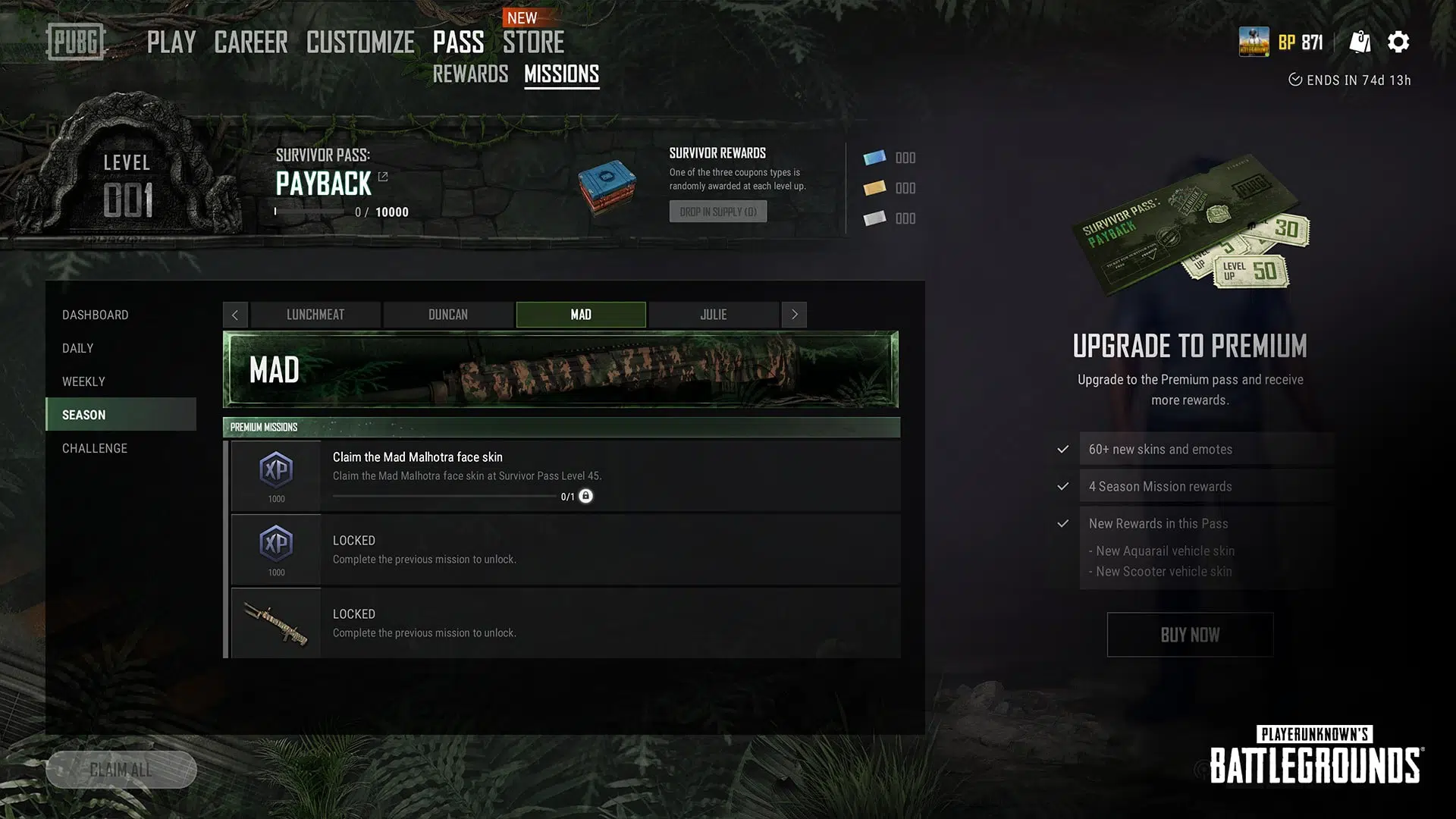
Task: Click the blue coupon icon
Action: [874, 157]
